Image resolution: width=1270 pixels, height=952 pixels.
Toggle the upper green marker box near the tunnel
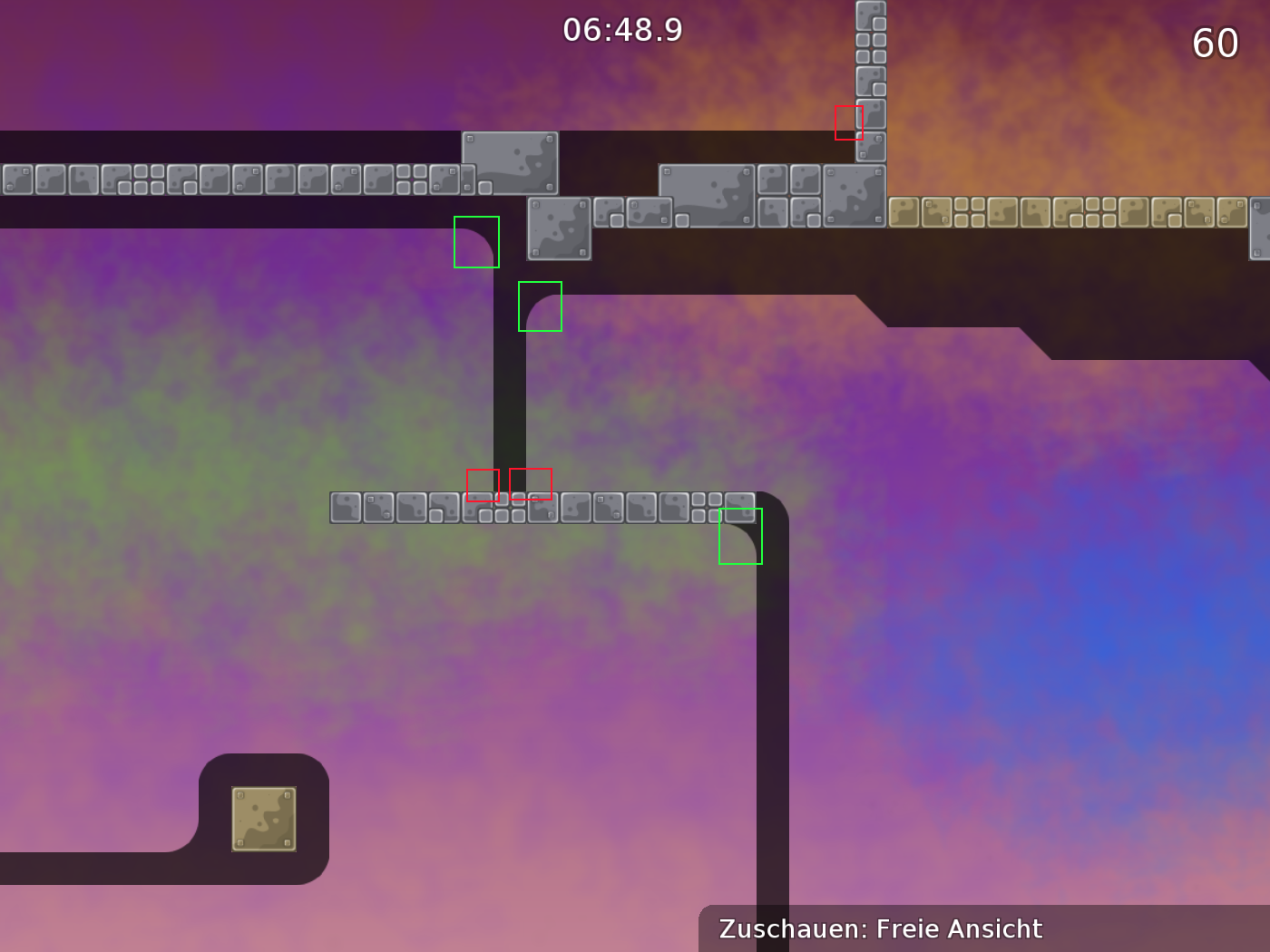(x=476, y=243)
